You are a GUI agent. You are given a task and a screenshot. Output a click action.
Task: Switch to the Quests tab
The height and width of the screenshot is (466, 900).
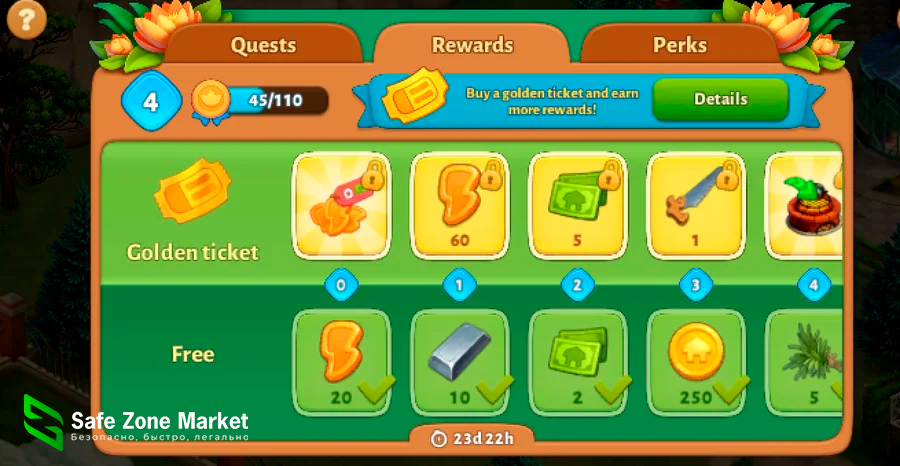point(263,45)
